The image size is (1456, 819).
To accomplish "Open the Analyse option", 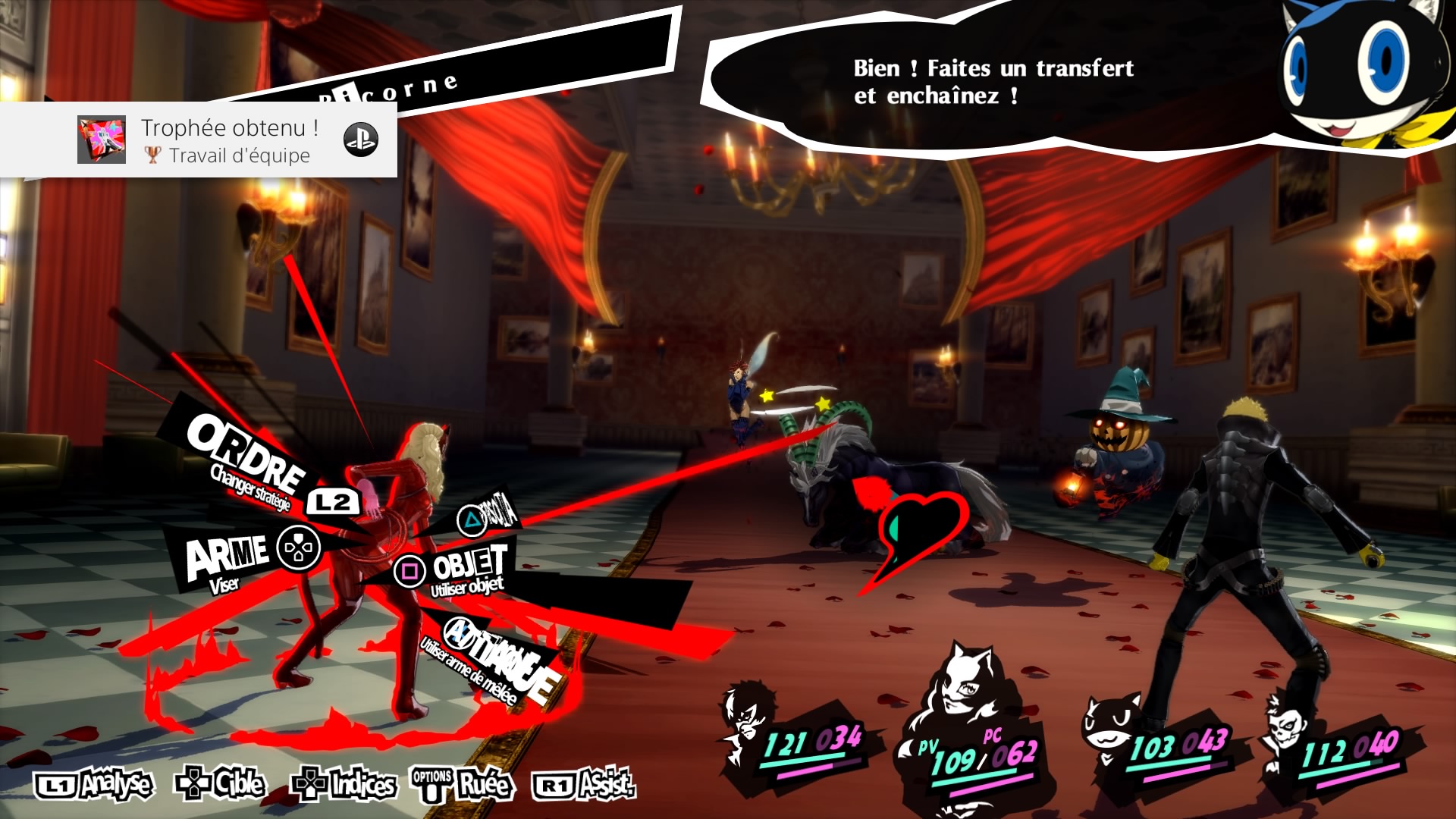I will [x=95, y=785].
